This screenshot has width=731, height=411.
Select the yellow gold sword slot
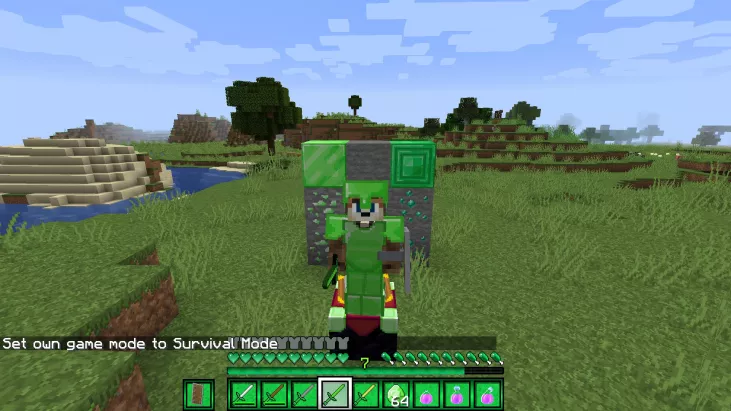pos(364,395)
